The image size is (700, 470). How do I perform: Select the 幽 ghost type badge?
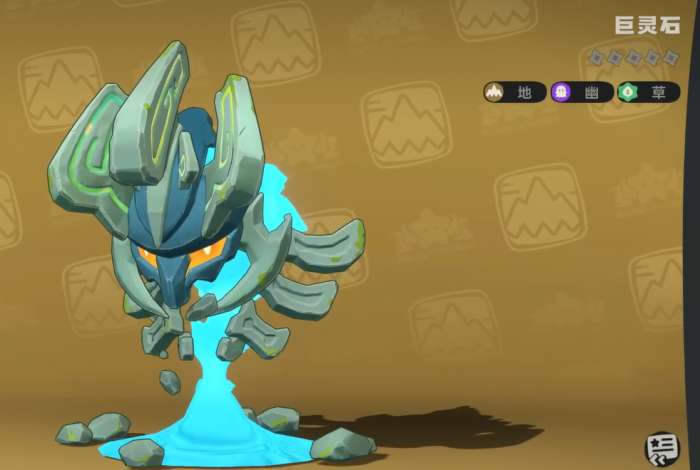coord(581,93)
